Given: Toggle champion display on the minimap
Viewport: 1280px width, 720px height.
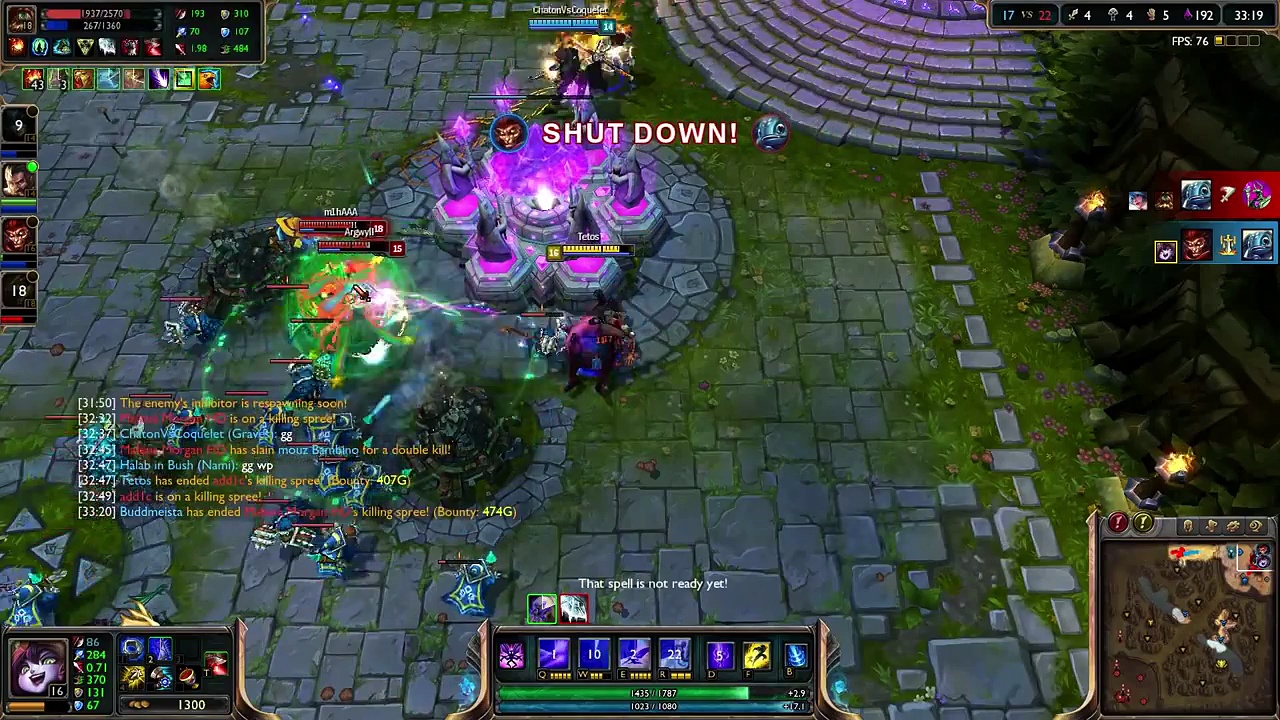Looking at the screenshot, I should (1188, 525).
